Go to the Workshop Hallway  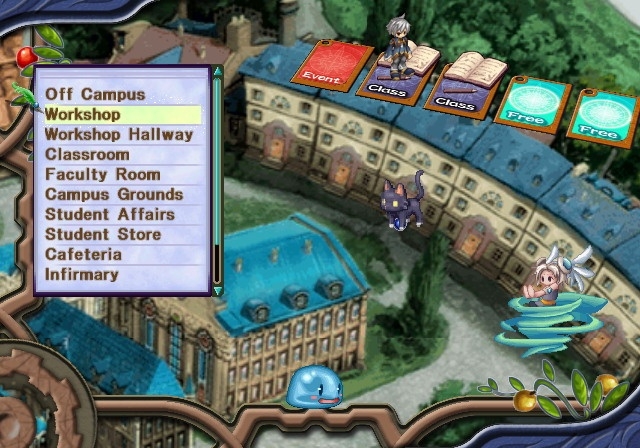click(x=118, y=135)
